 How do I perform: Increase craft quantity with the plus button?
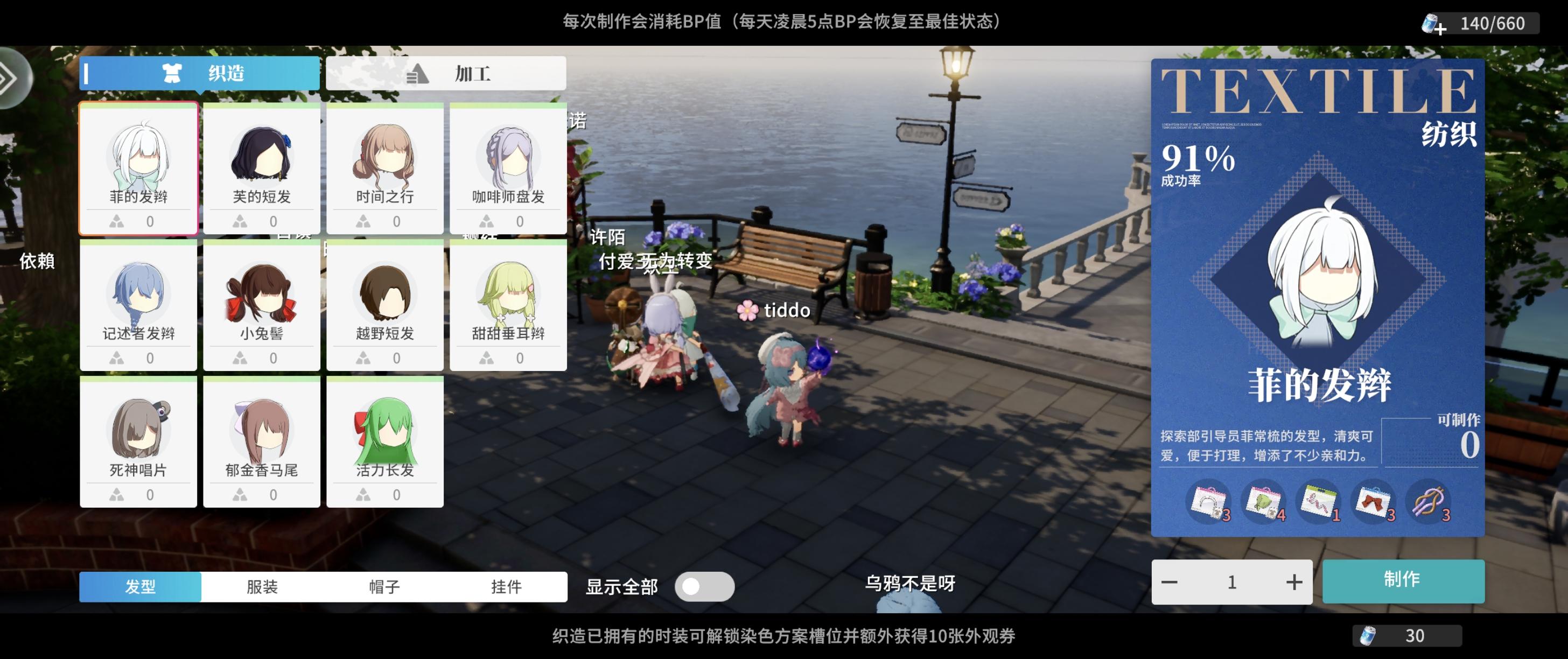1293,581
